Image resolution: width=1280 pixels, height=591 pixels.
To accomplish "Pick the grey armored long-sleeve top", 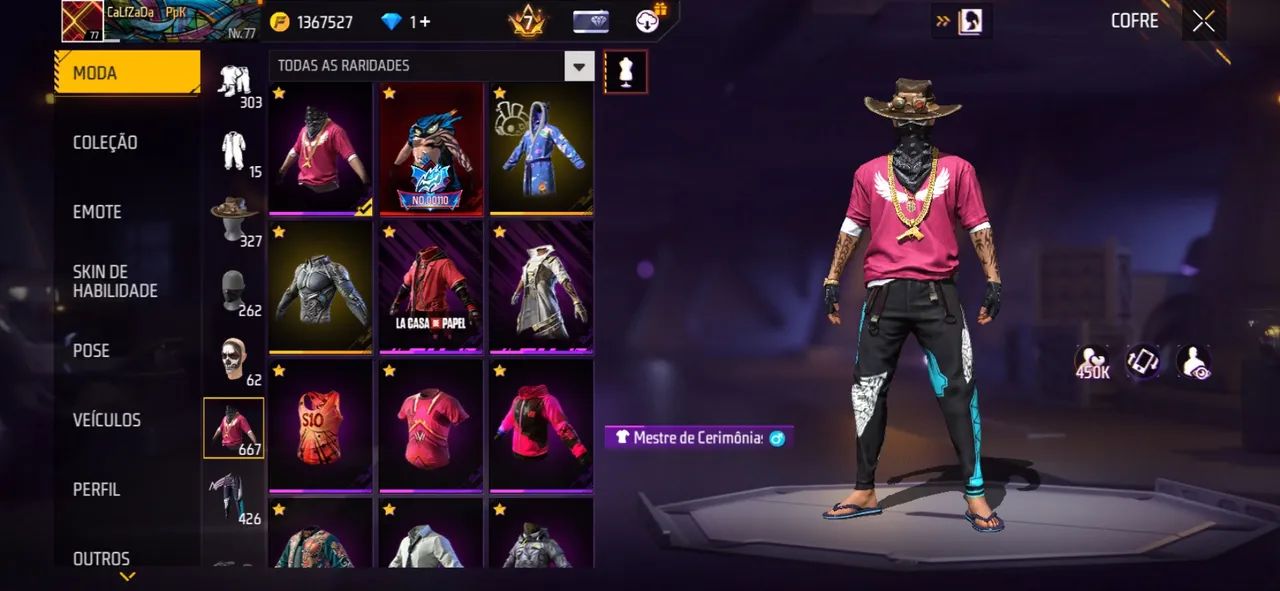I will point(321,285).
